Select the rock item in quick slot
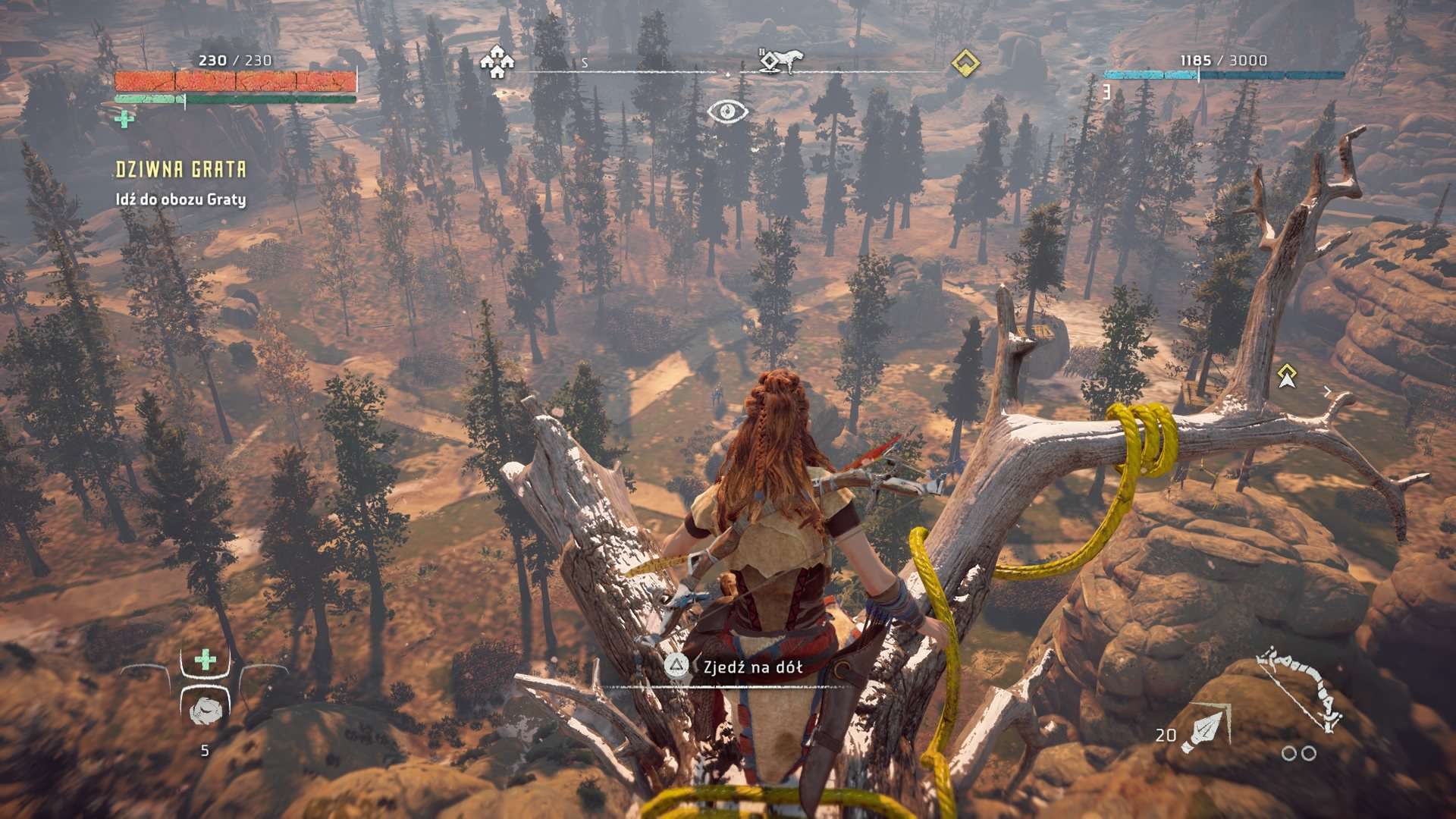1456x819 pixels. 205,709
